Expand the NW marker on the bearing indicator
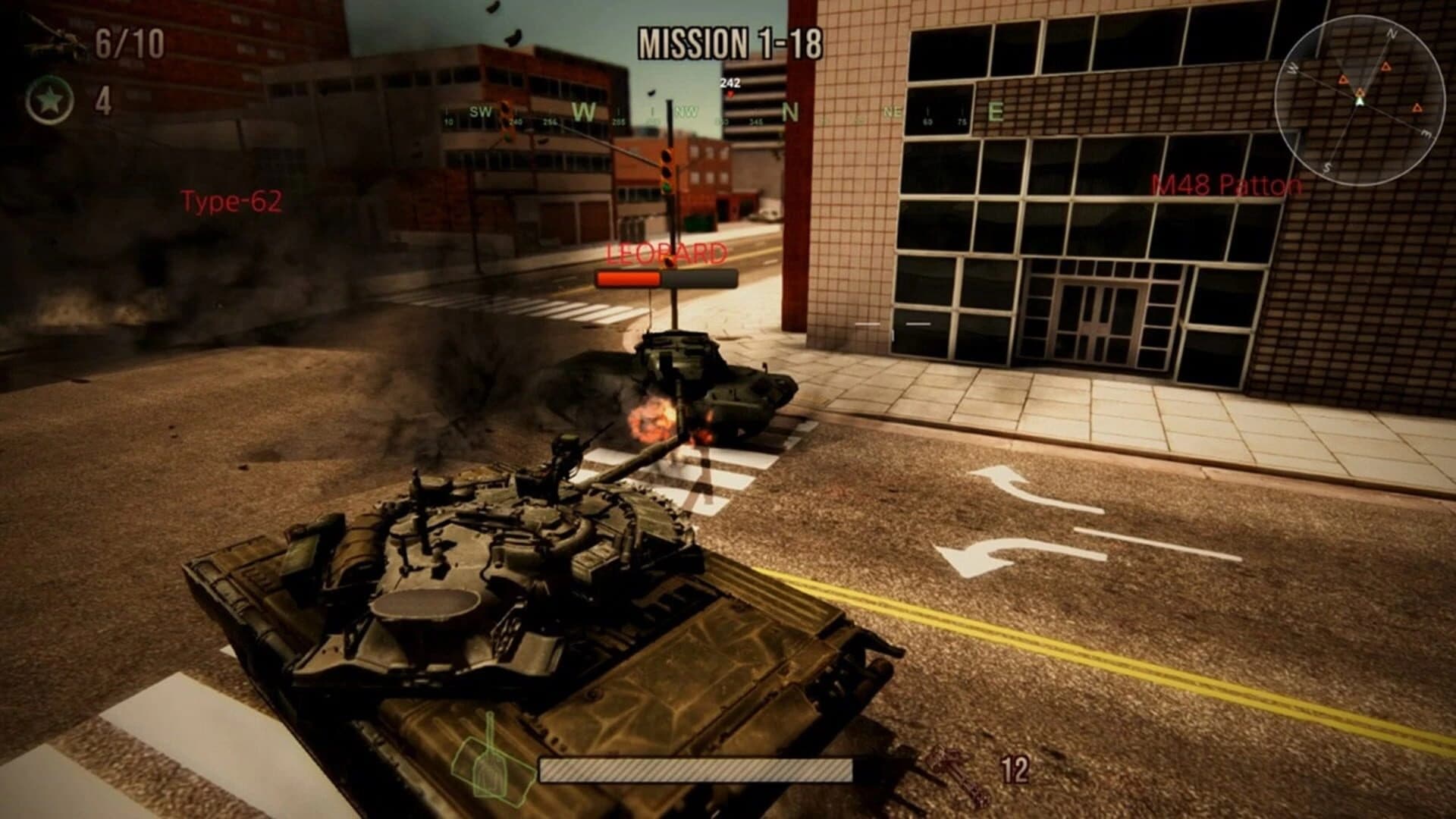Viewport: 1456px width, 819px height. pos(686,111)
